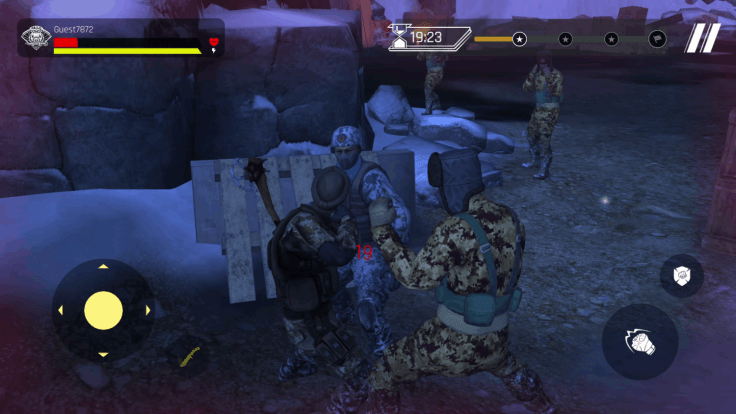Select the yellow knife weapon icon
Screen dimensions: 736x414
190,355
